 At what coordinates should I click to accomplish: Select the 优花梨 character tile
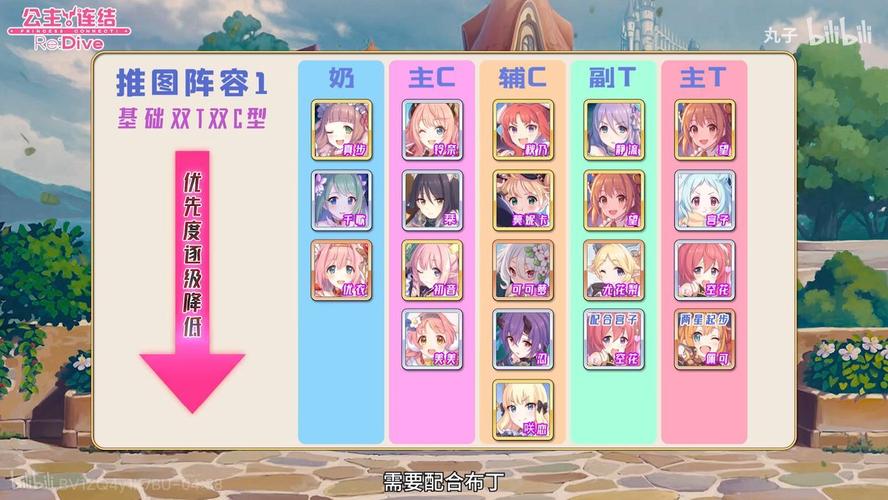pos(614,270)
